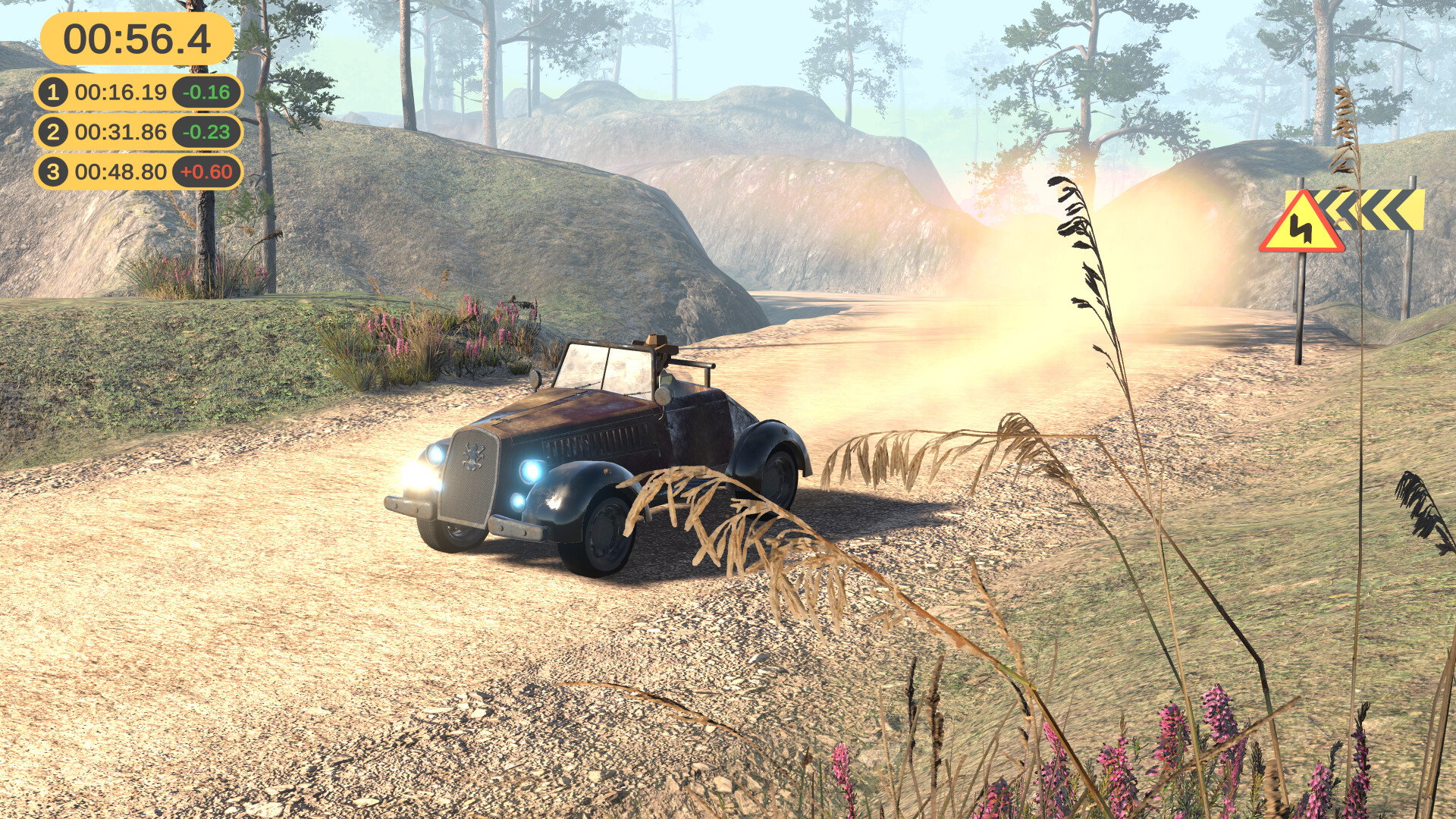The height and width of the screenshot is (819, 1456).
Task: Select the checkpoint 3 time 00:48.80
Action: tap(121, 171)
